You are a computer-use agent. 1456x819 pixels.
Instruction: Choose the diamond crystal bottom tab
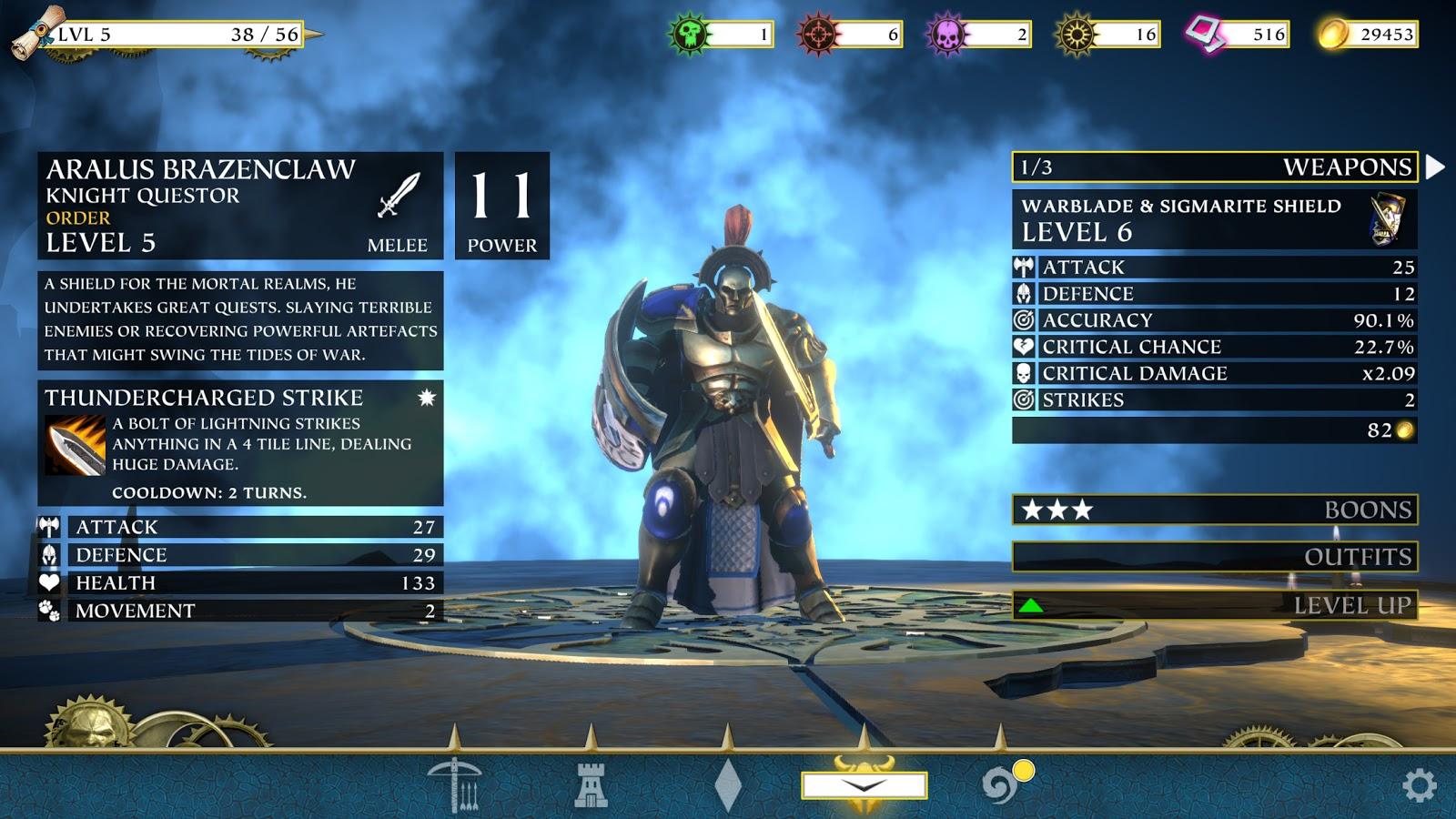coord(728,784)
